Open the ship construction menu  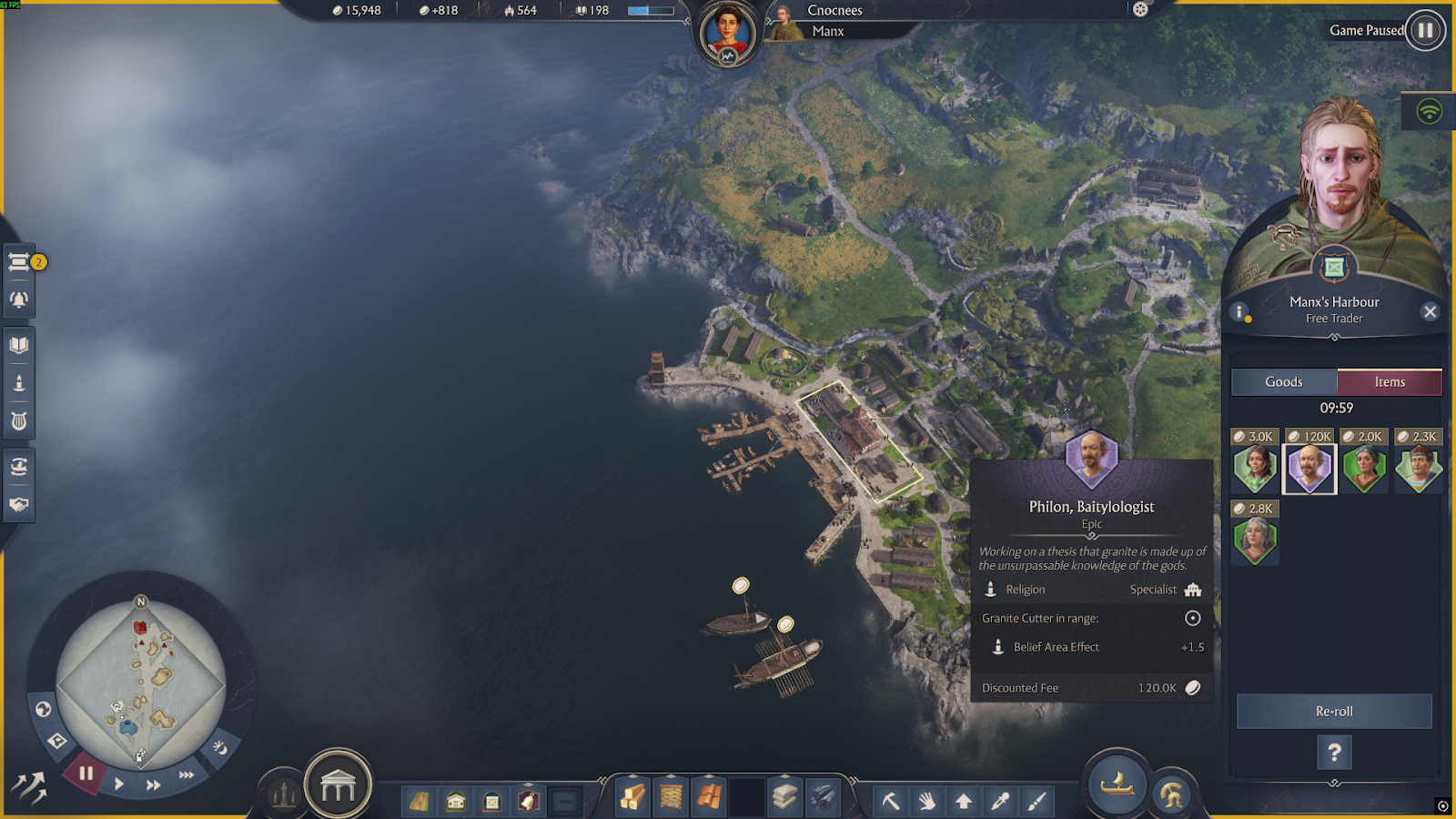point(1117,784)
